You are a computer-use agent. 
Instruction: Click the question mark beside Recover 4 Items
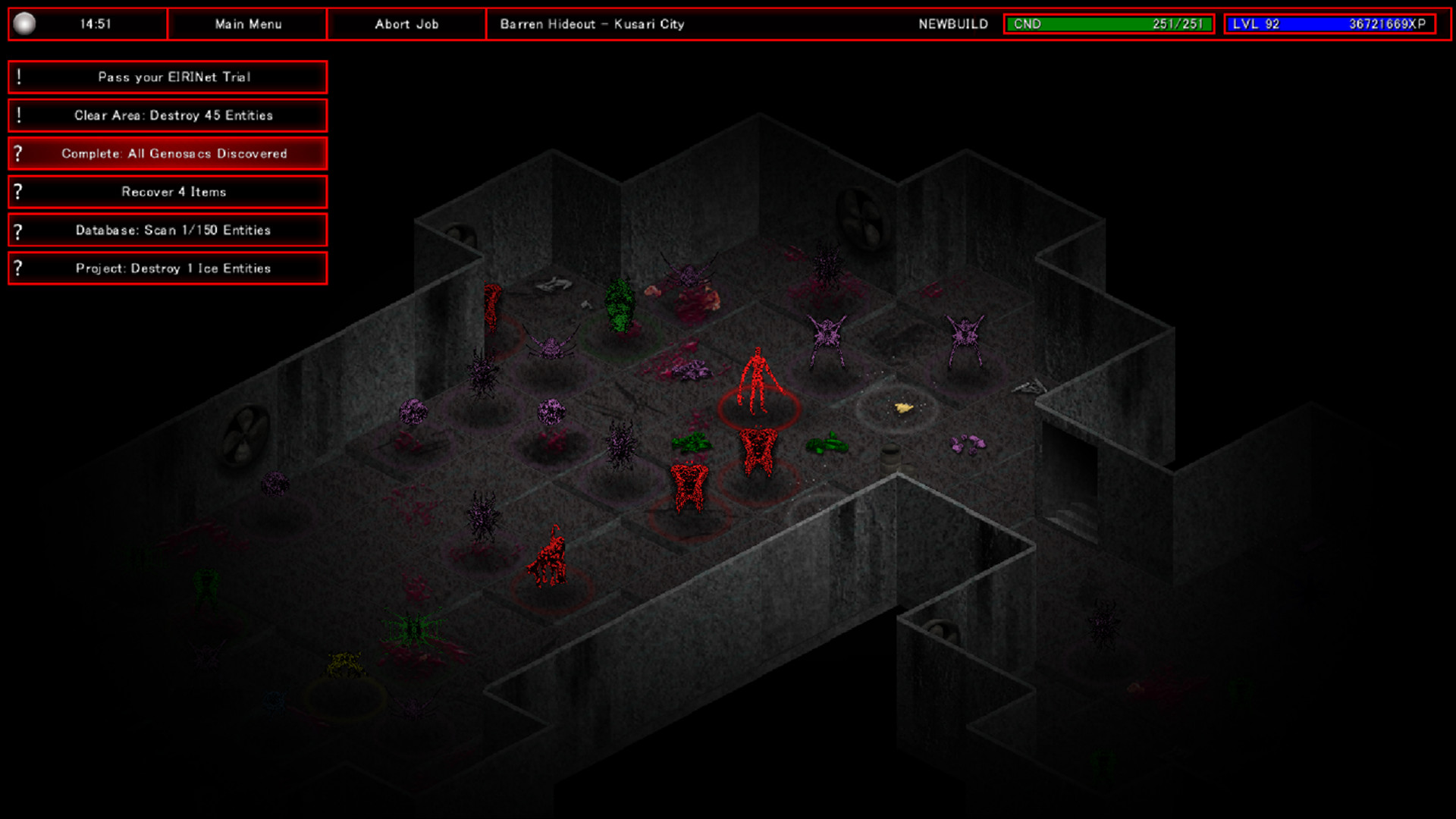[19, 192]
